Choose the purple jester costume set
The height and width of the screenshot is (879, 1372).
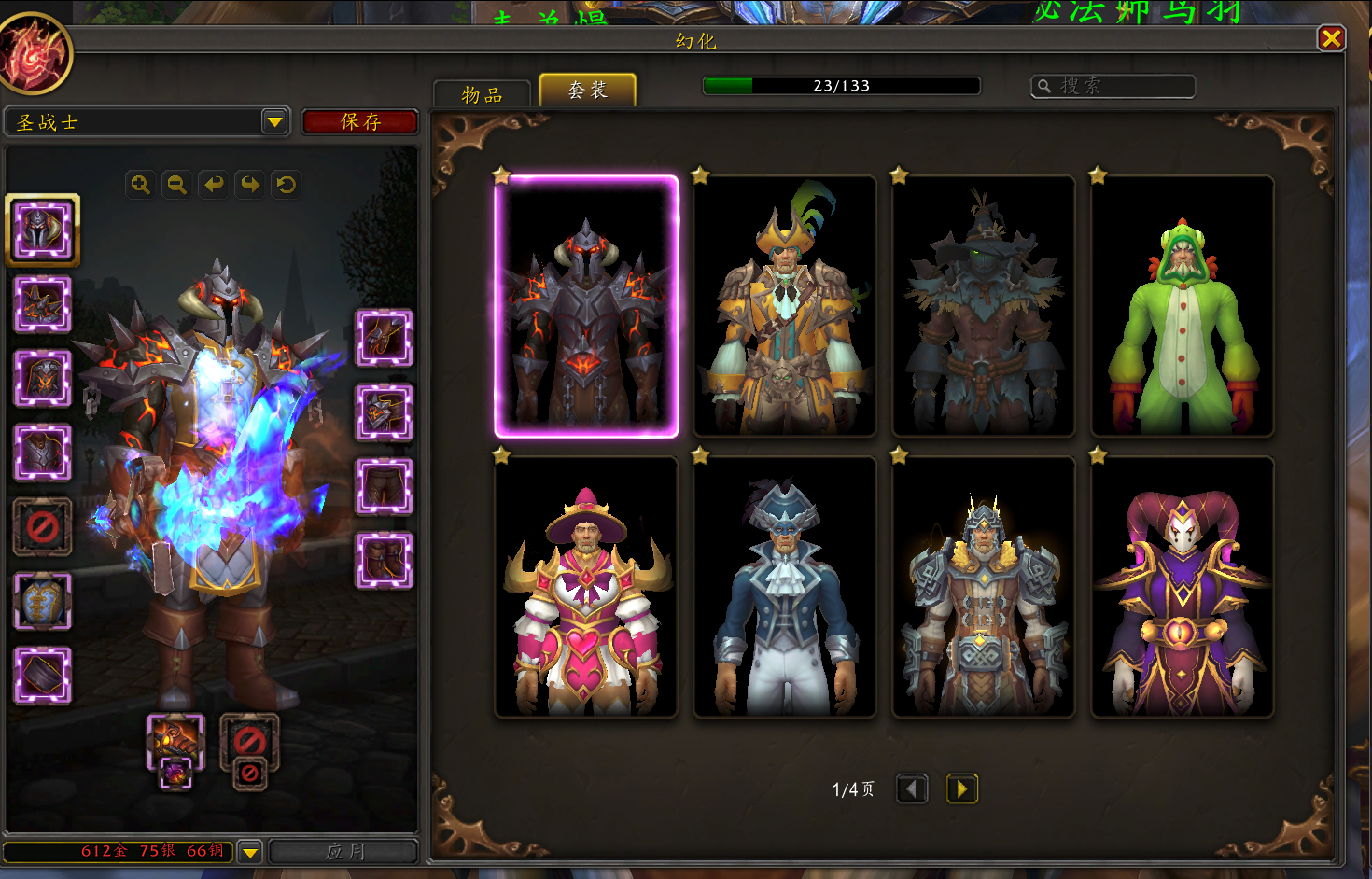pos(1183,587)
